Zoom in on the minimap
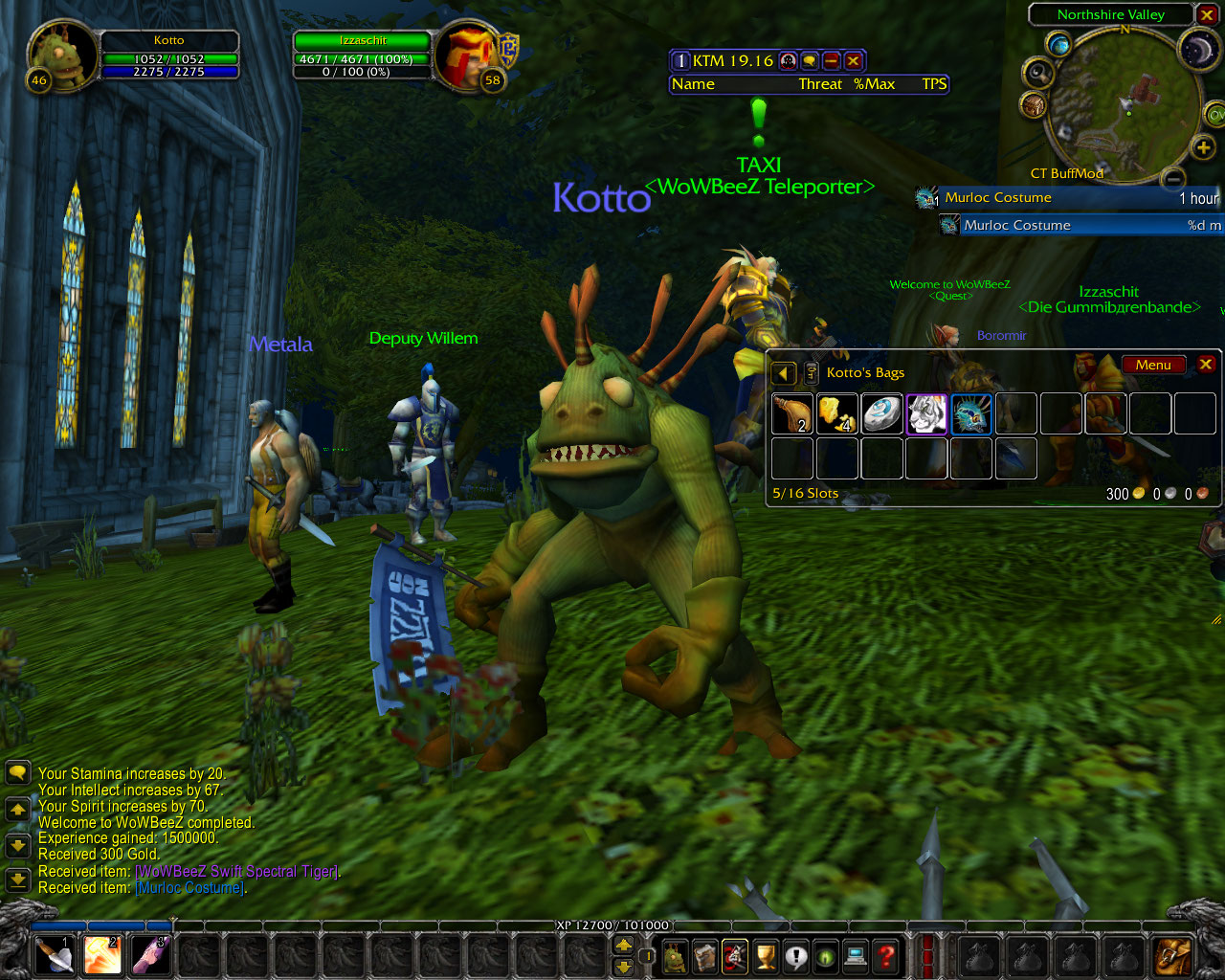The image size is (1225, 980). point(1203,147)
